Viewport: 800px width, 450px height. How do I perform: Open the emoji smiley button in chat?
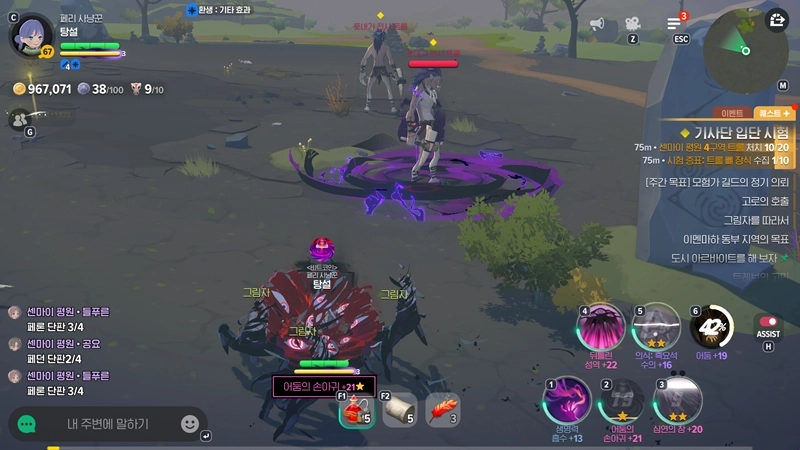(x=189, y=424)
